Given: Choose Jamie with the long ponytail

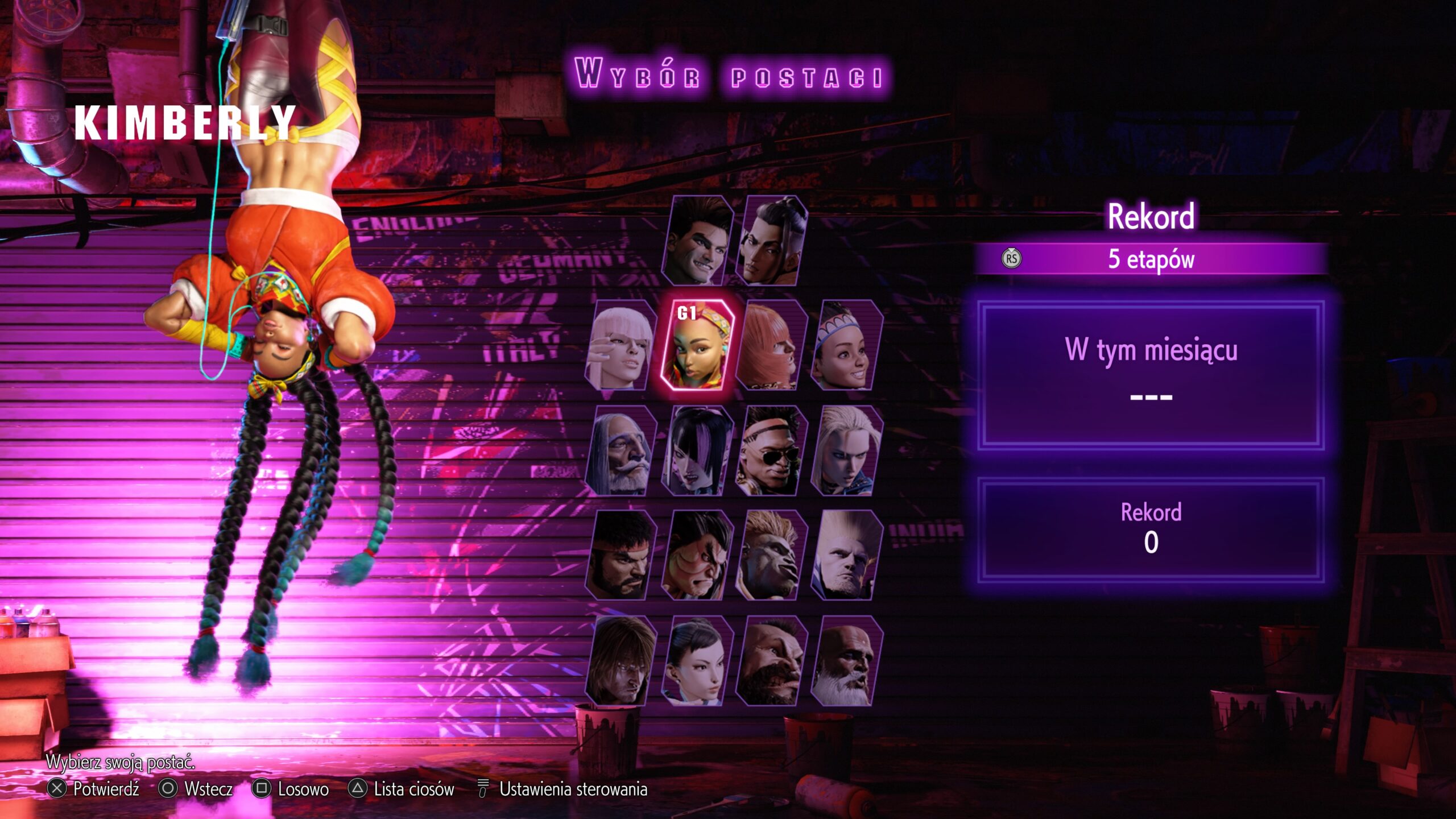Looking at the screenshot, I should coord(771,241).
